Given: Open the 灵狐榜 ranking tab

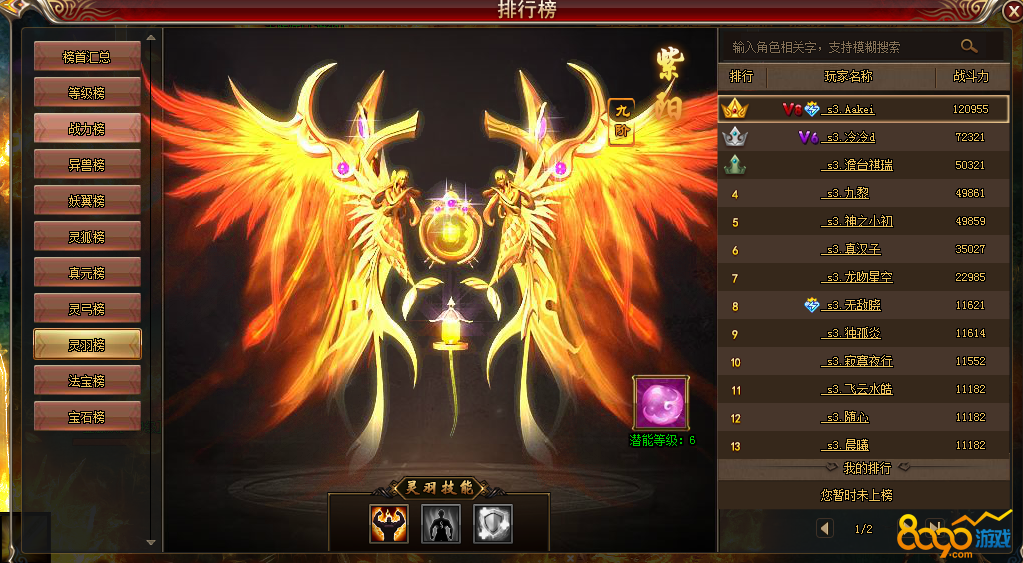Looking at the screenshot, I should tap(87, 237).
